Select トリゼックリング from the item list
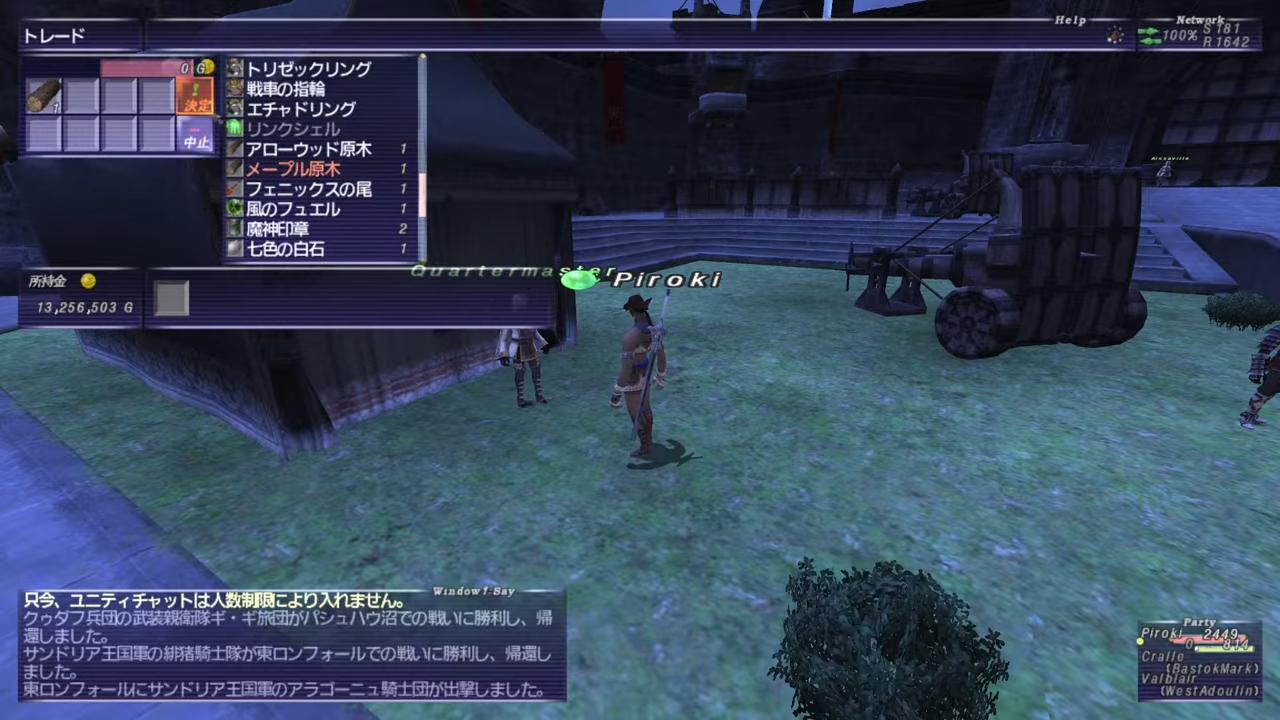1280x720 pixels. point(308,69)
